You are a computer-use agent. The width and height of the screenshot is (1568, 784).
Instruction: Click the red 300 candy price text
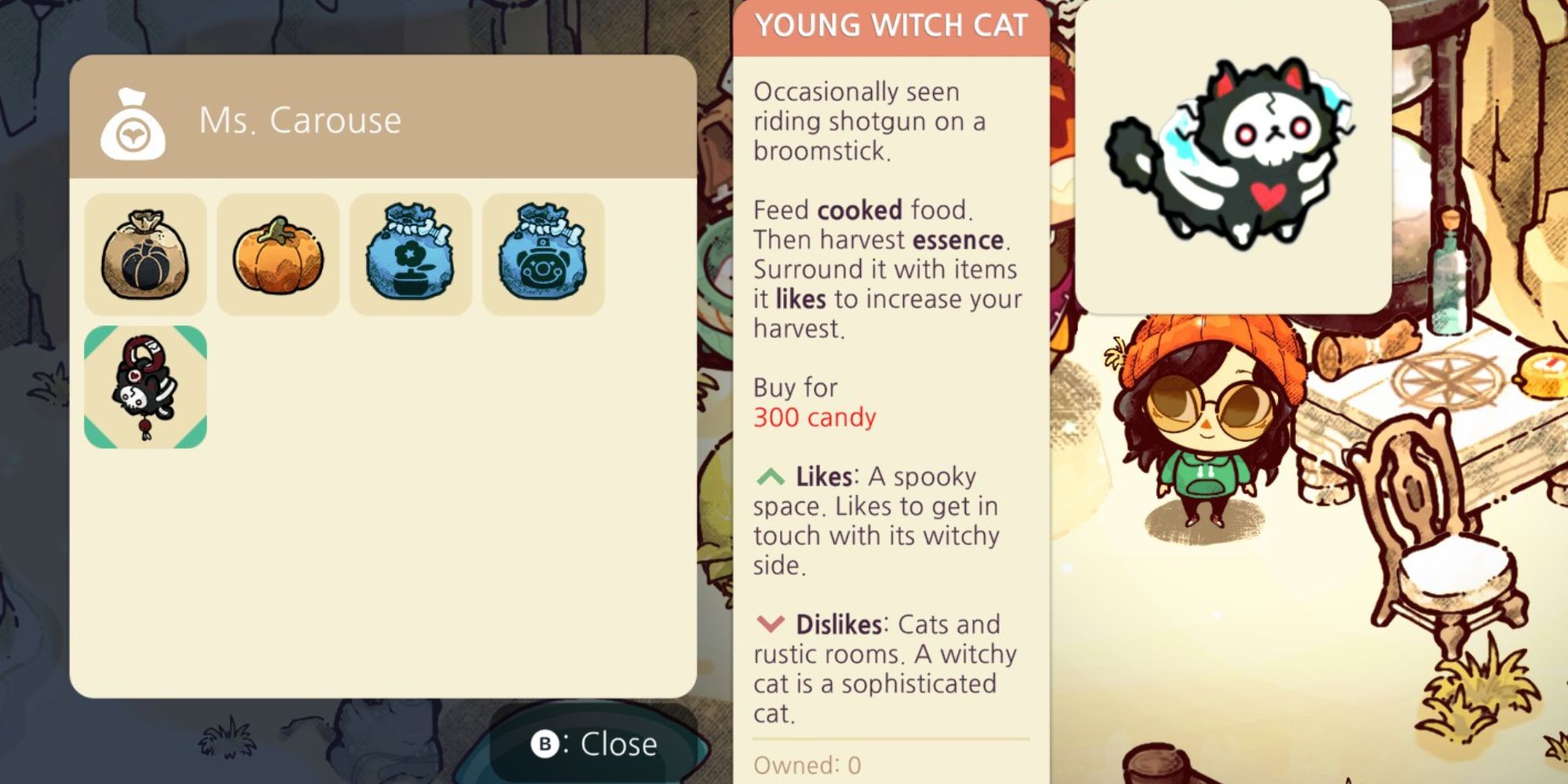(813, 417)
